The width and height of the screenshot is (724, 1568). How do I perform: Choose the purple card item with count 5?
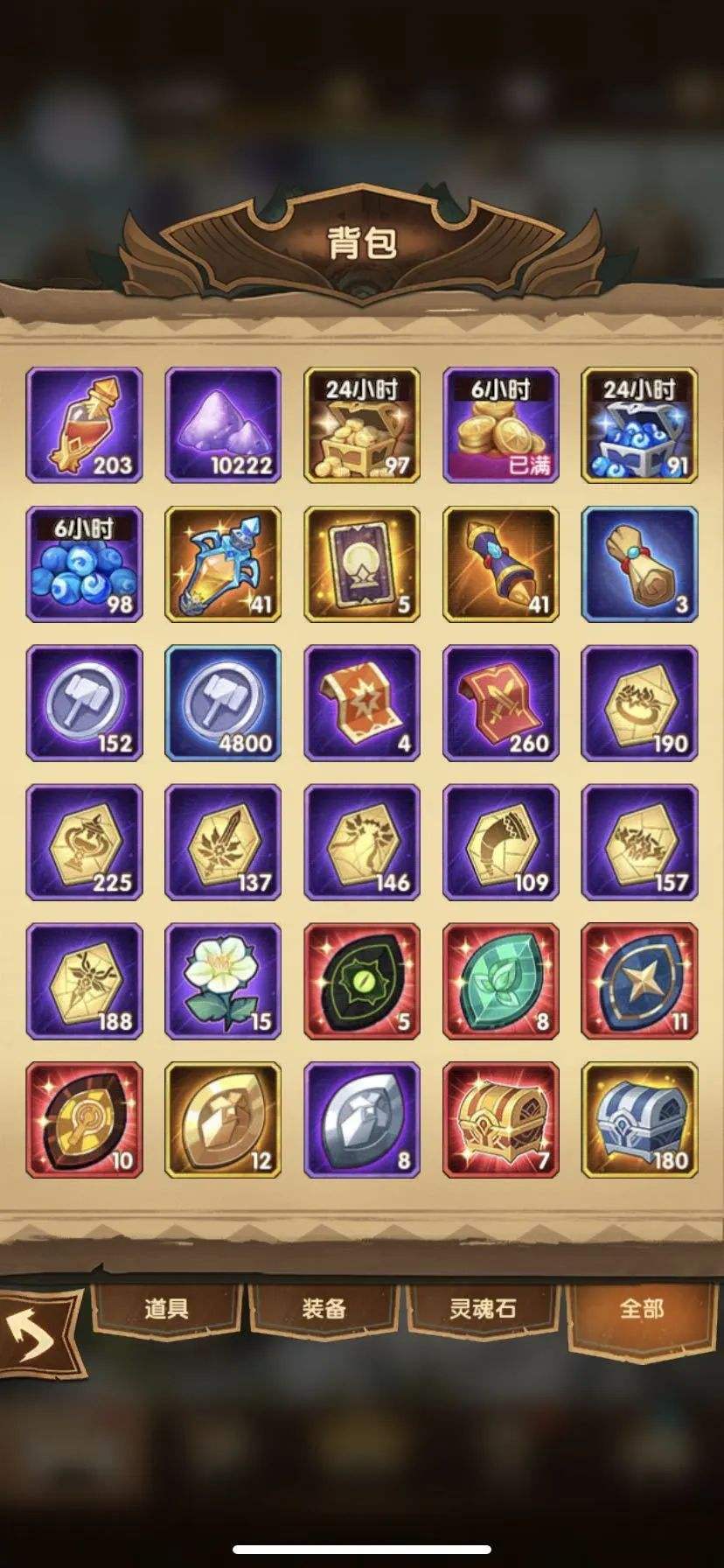click(x=362, y=564)
